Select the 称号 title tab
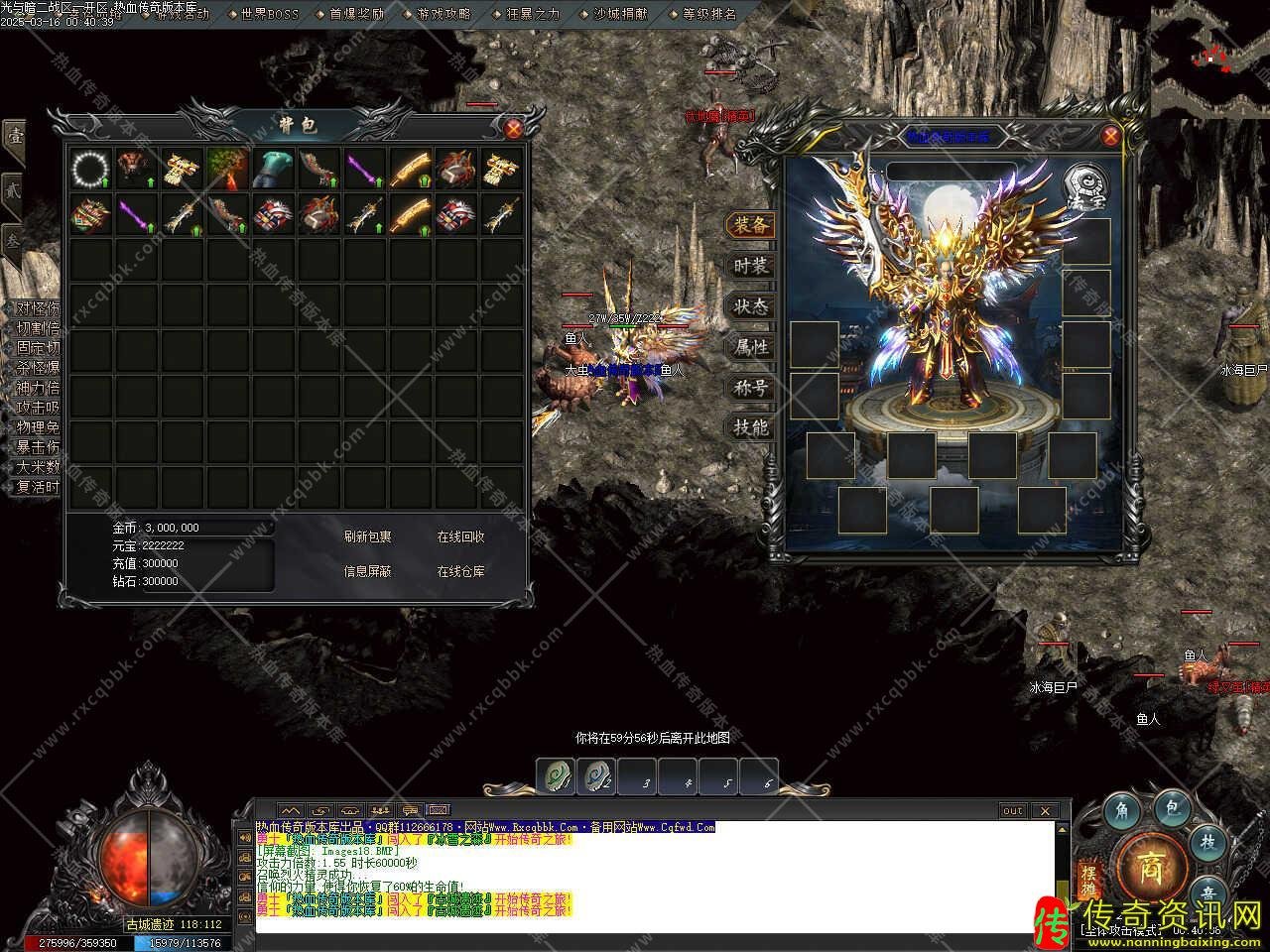This screenshot has height=952, width=1270. click(750, 388)
